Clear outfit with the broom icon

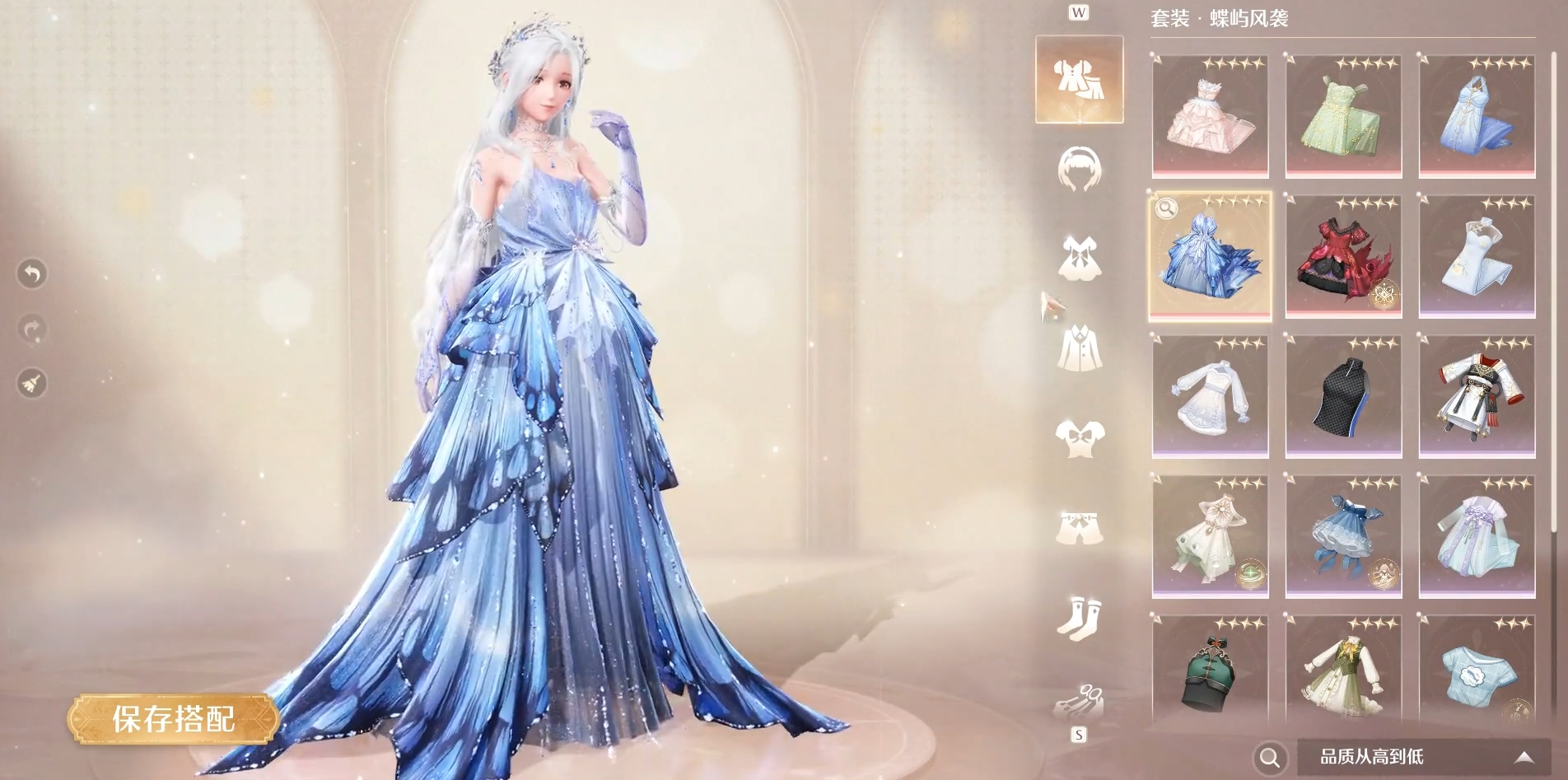point(32,383)
